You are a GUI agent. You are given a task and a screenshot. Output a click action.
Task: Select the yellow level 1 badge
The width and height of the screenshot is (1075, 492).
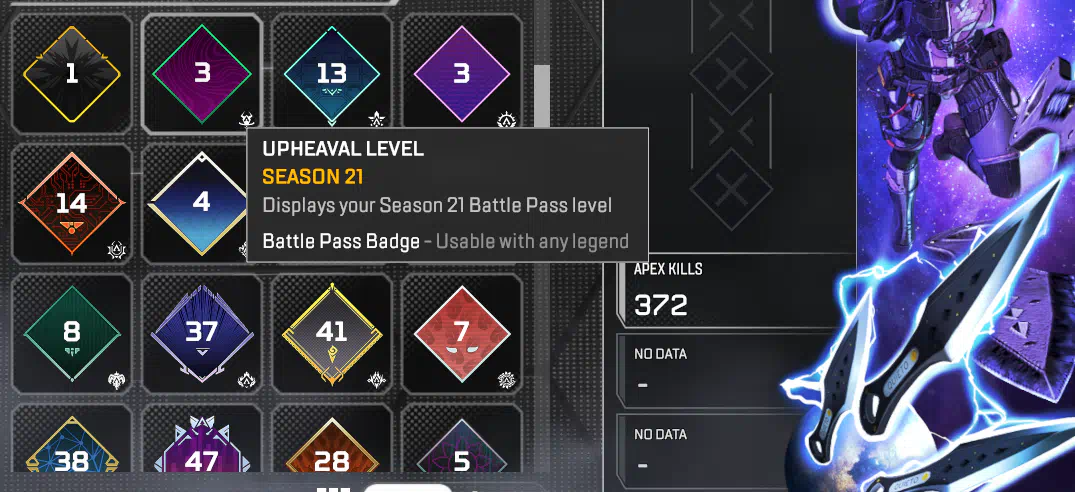click(71, 74)
